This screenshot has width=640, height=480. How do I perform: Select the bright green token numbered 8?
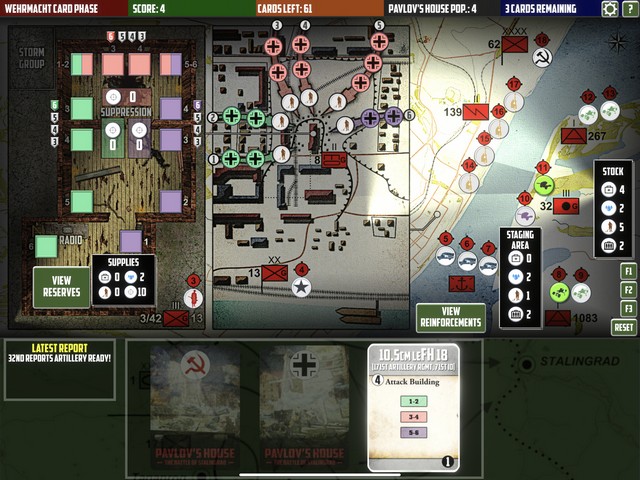coord(560,293)
